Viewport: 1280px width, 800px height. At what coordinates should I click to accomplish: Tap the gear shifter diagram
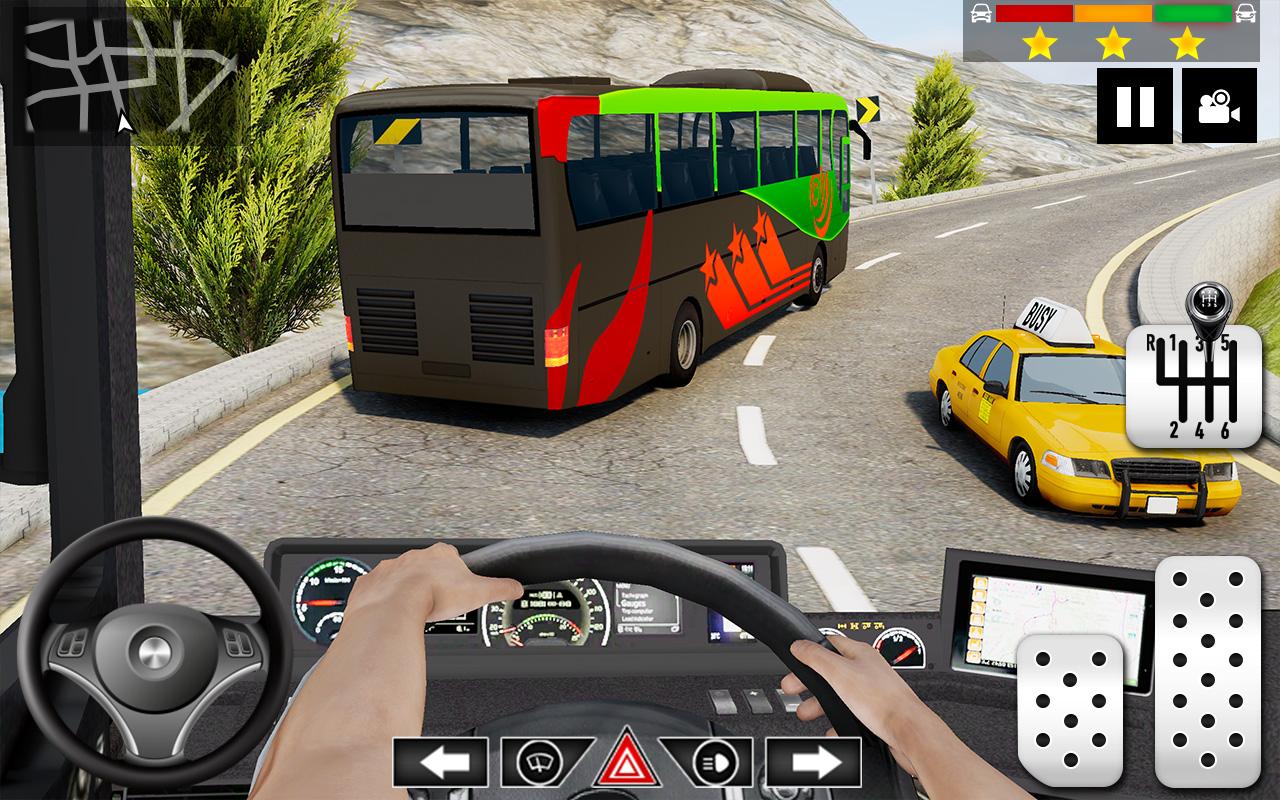pyautogui.click(x=1197, y=385)
